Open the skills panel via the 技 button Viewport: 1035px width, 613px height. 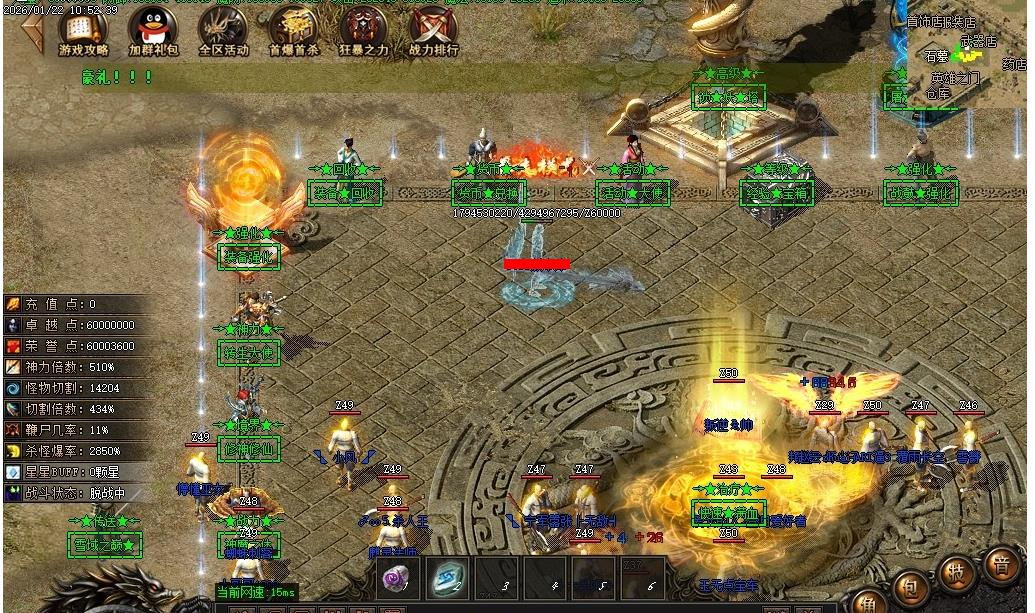957,573
